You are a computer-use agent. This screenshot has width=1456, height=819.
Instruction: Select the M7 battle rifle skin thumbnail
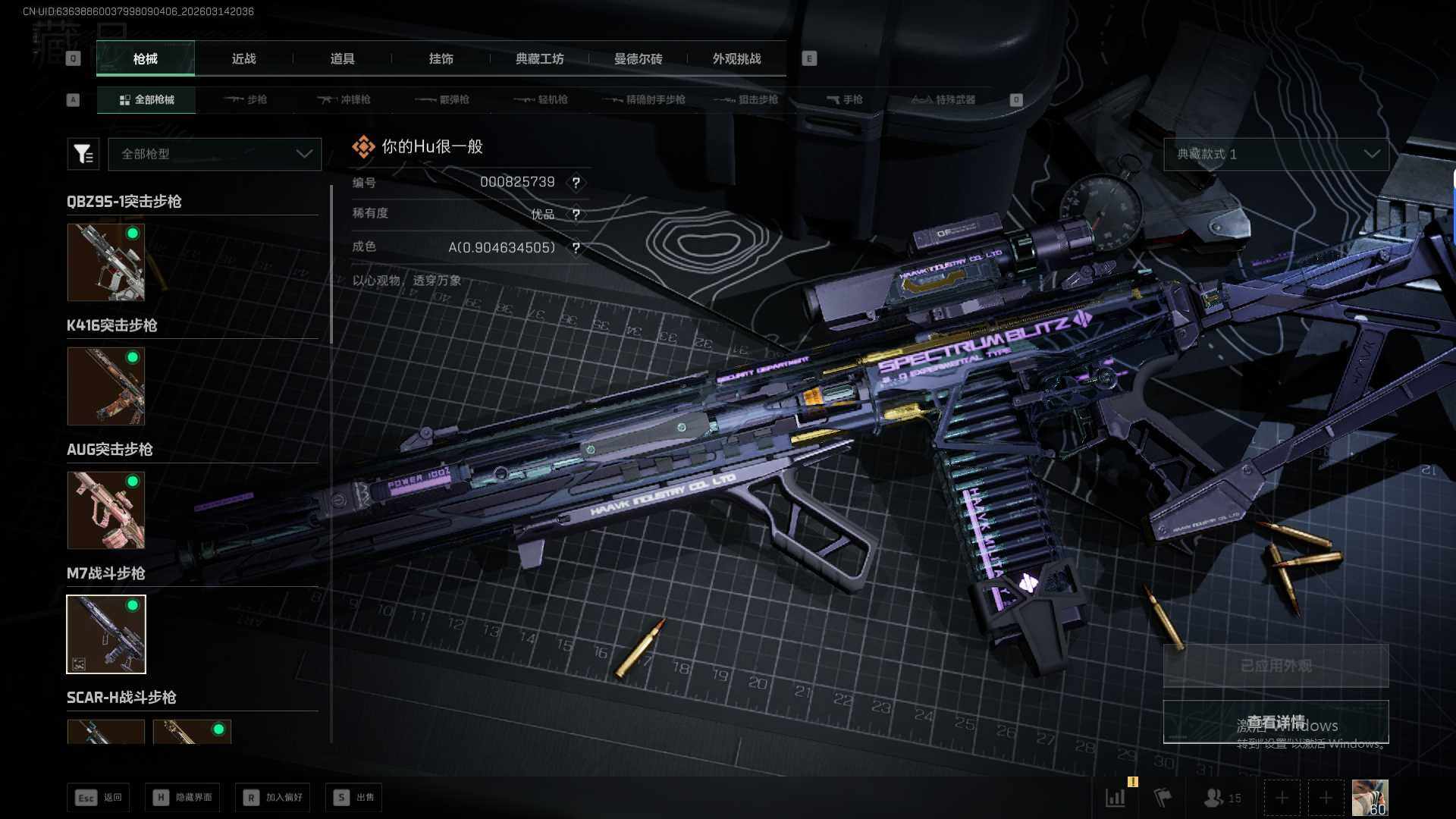[x=106, y=634]
